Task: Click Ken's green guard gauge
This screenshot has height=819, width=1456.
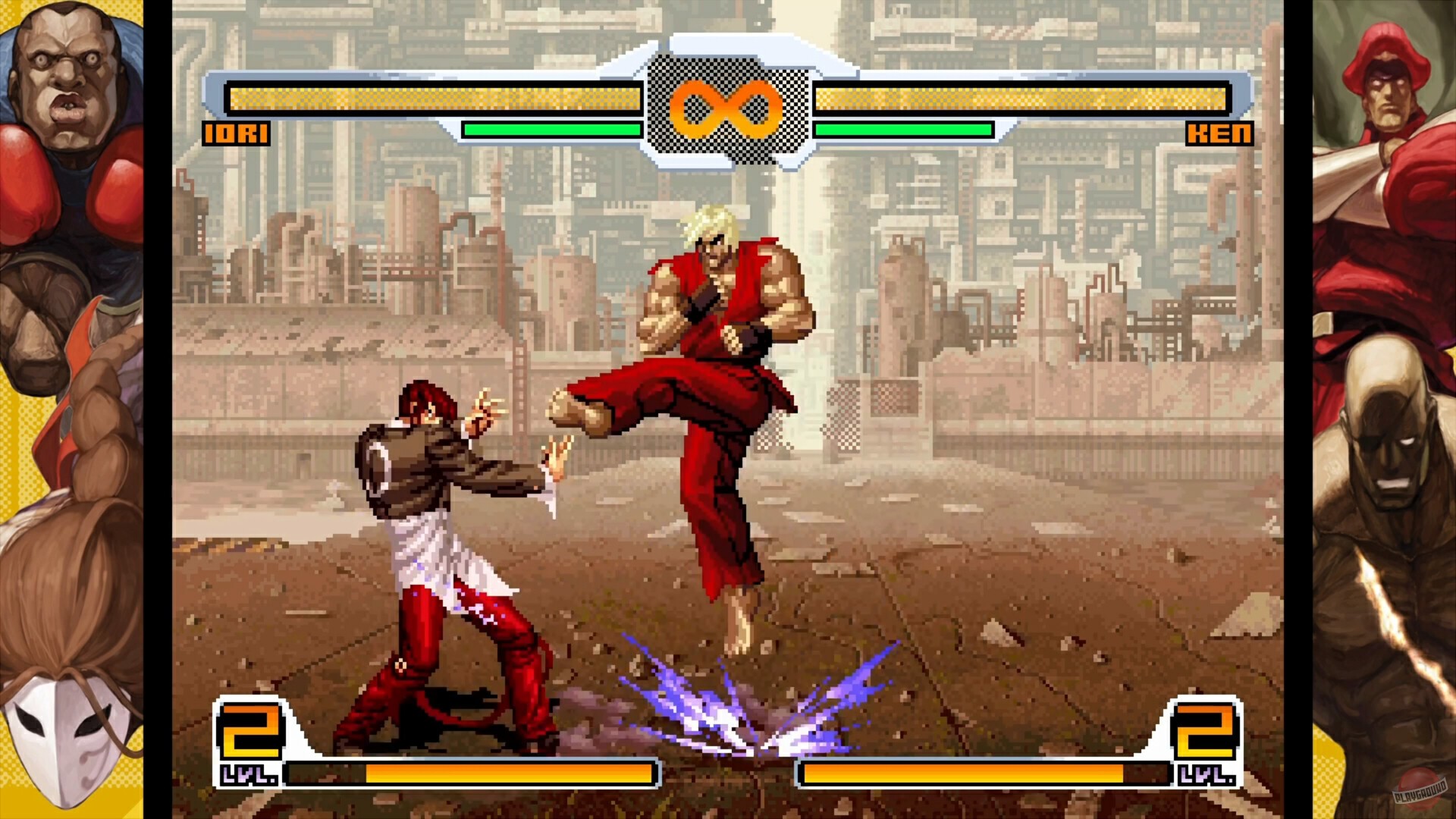Action: 902,130
